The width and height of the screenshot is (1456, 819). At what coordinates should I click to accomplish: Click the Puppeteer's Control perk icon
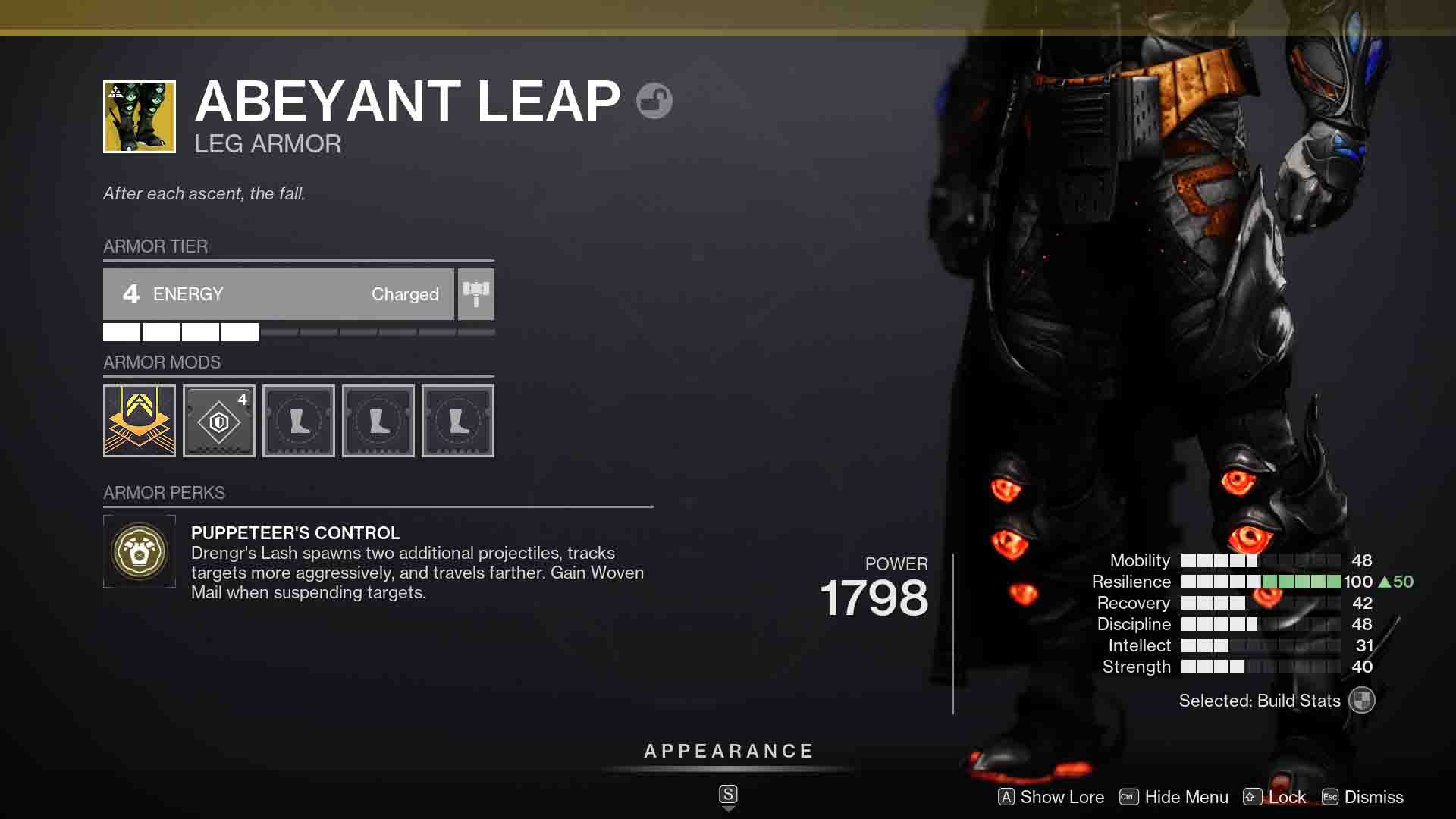point(140,551)
